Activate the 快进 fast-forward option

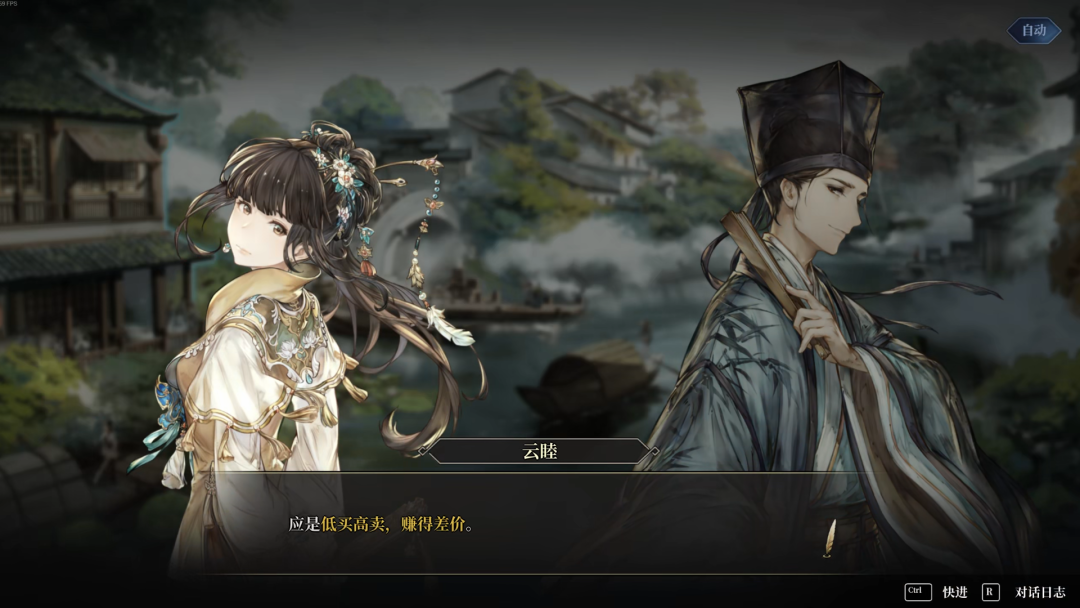pyautogui.click(x=954, y=592)
